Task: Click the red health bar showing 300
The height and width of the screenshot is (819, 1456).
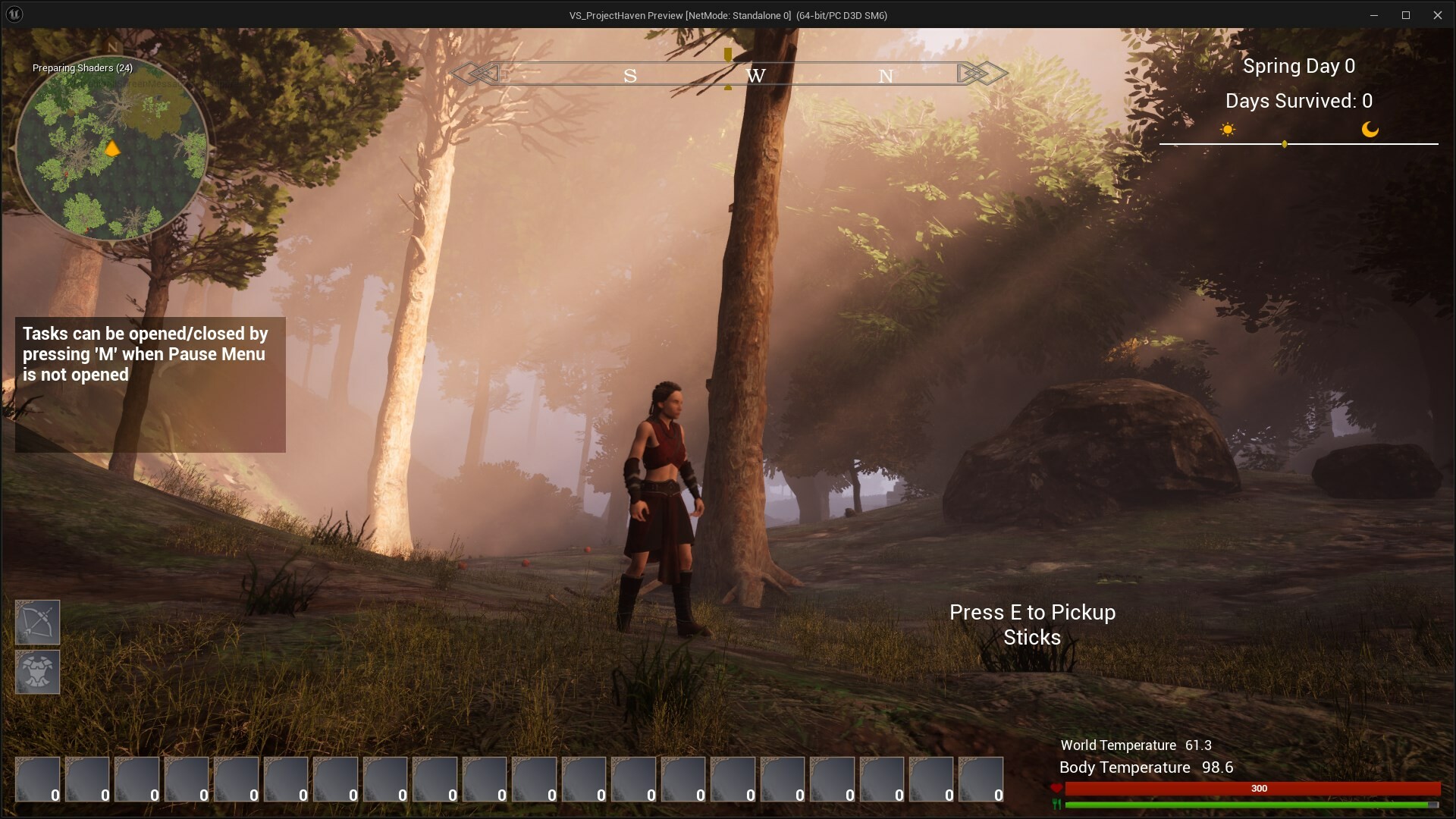Action: 1255,789
